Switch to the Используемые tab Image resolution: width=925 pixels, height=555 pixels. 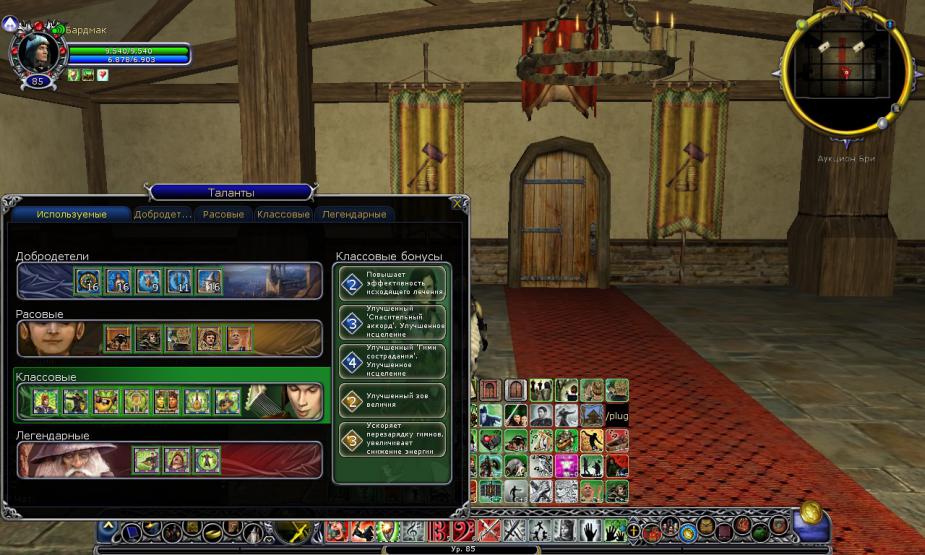click(71, 214)
